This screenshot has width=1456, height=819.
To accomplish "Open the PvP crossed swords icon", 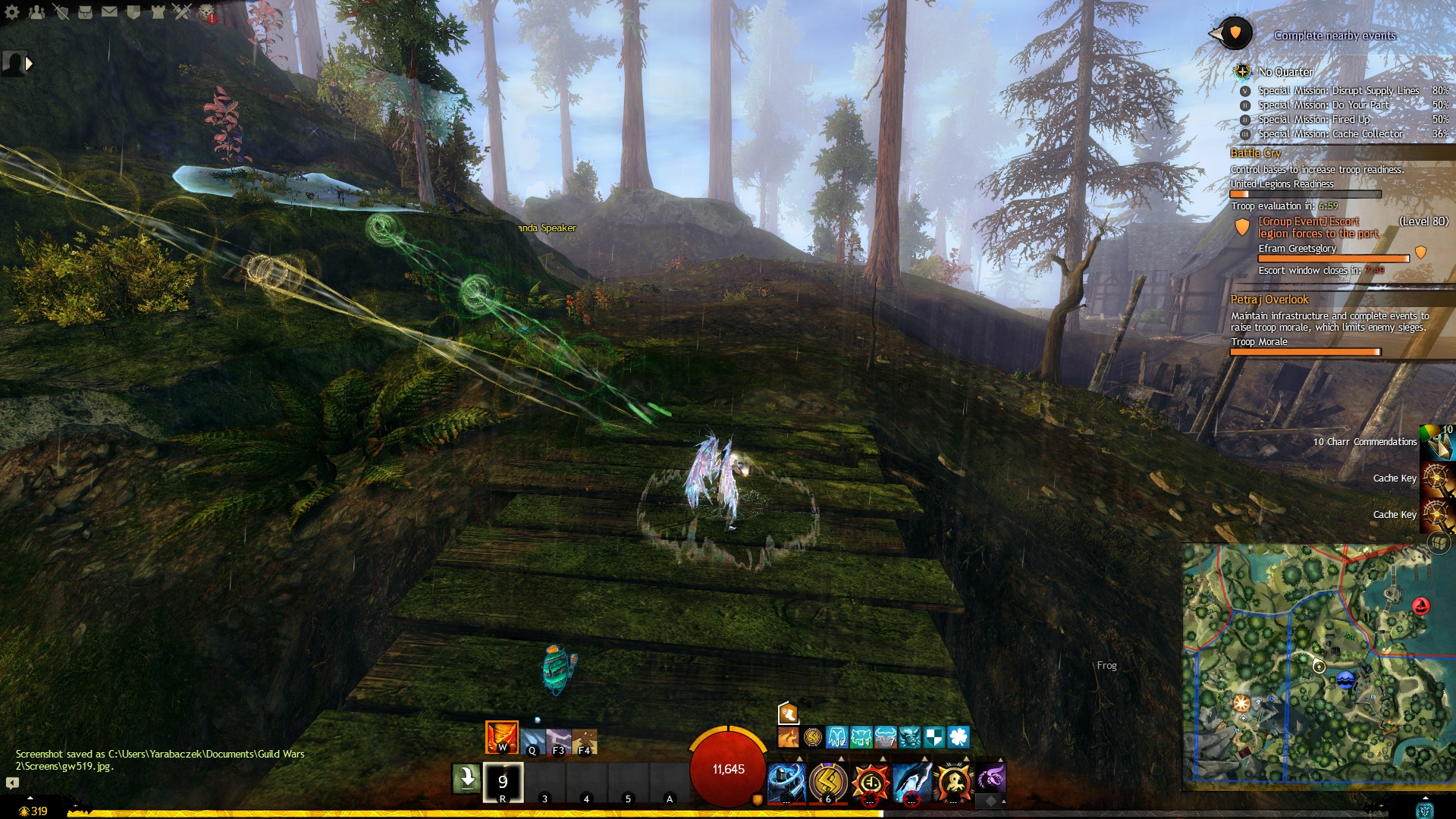I will 182,11.
